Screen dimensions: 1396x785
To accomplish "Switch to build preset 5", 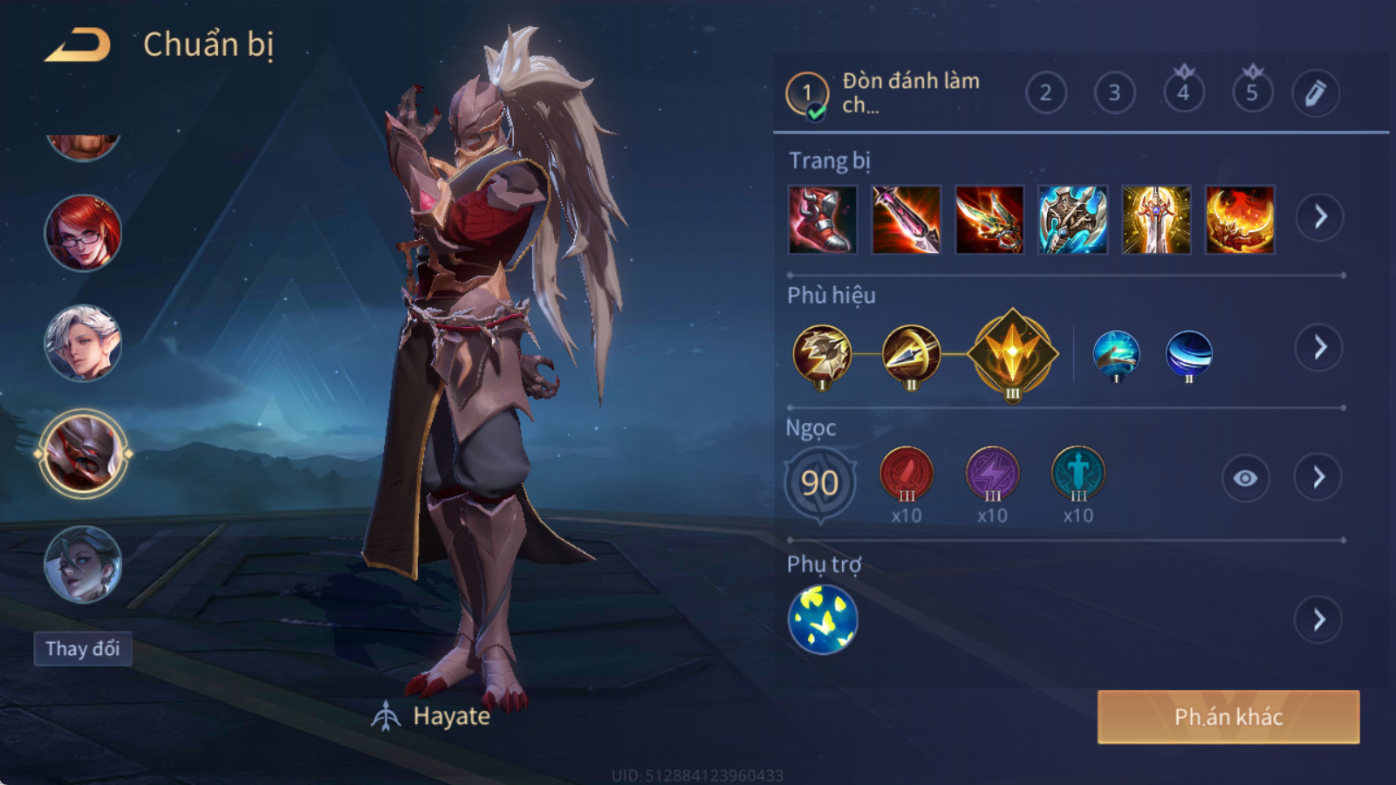I will point(1252,93).
